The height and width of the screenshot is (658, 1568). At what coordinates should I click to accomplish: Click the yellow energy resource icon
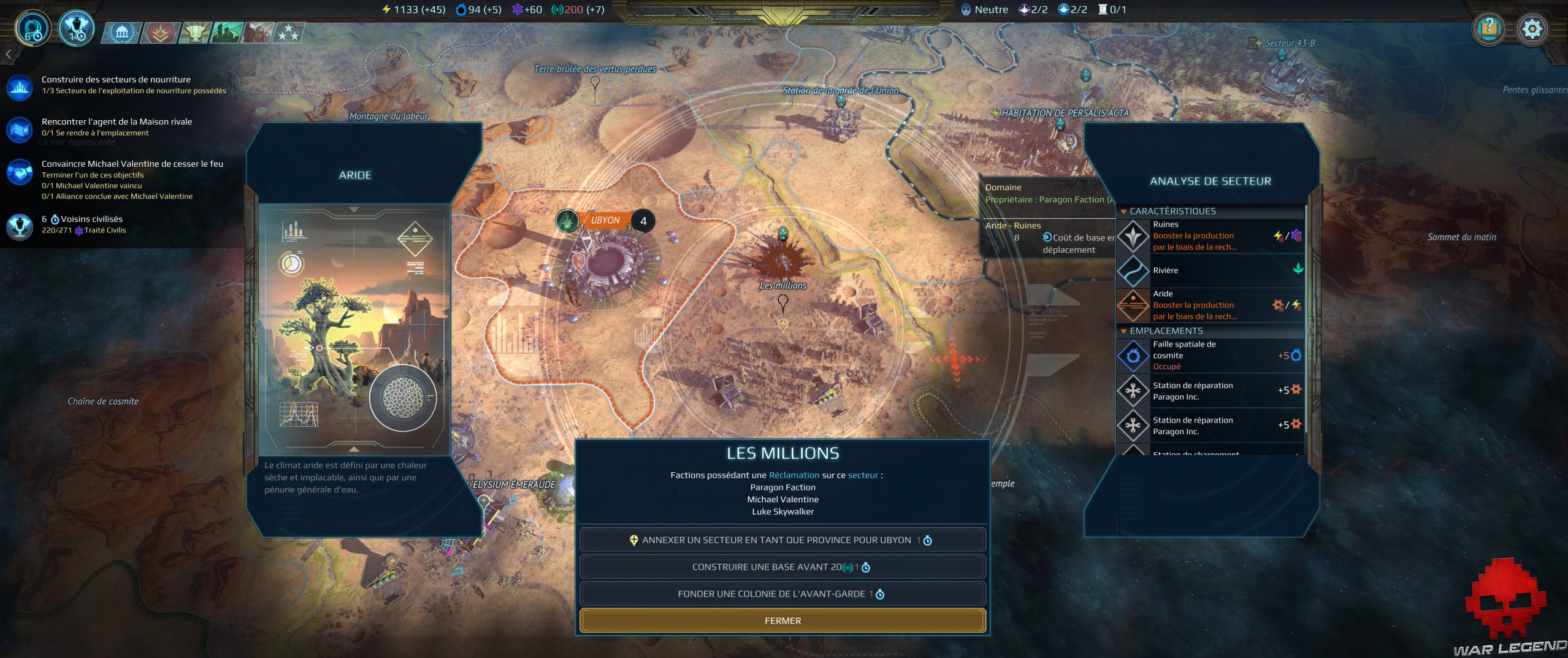point(385,9)
